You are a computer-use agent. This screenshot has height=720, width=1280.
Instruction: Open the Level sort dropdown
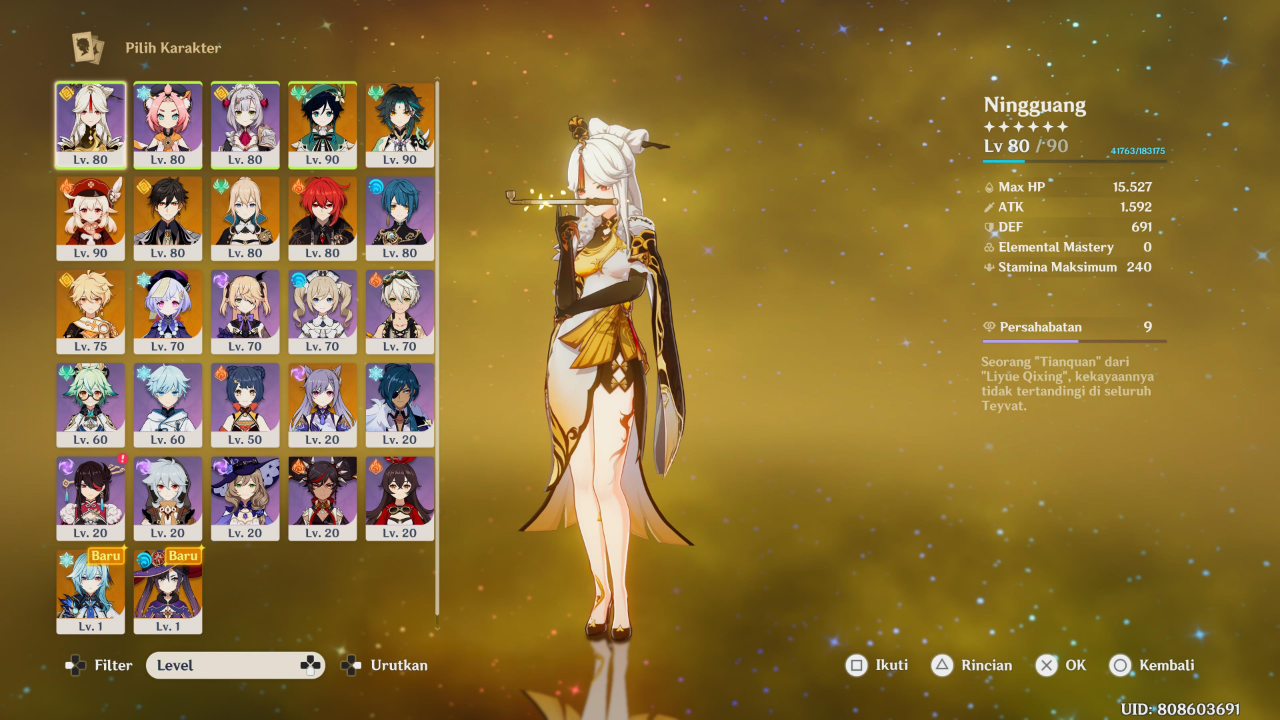pos(236,666)
